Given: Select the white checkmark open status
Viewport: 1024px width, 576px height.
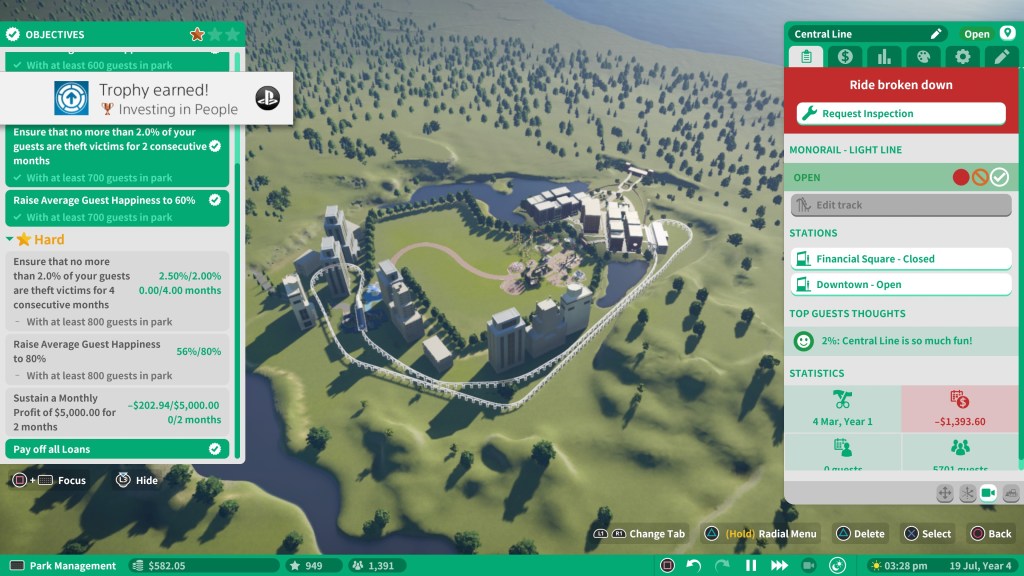Looking at the screenshot, I should coord(1000,178).
